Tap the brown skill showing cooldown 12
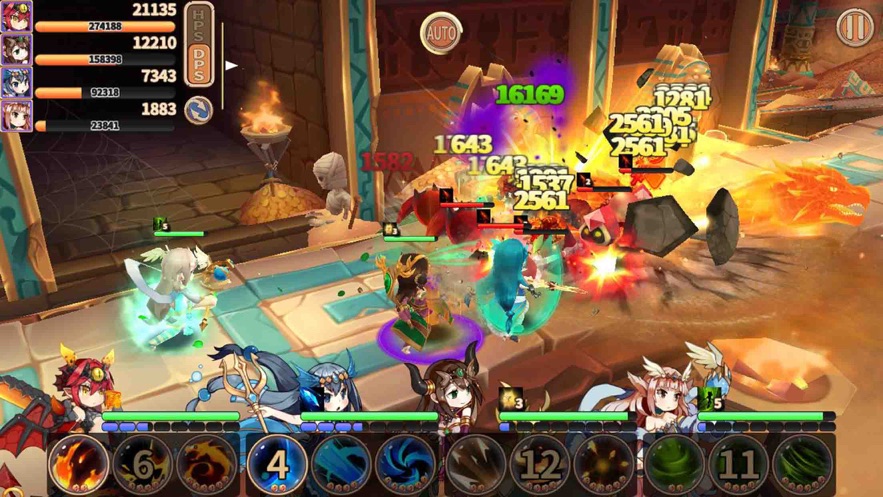 click(x=540, y=464)
